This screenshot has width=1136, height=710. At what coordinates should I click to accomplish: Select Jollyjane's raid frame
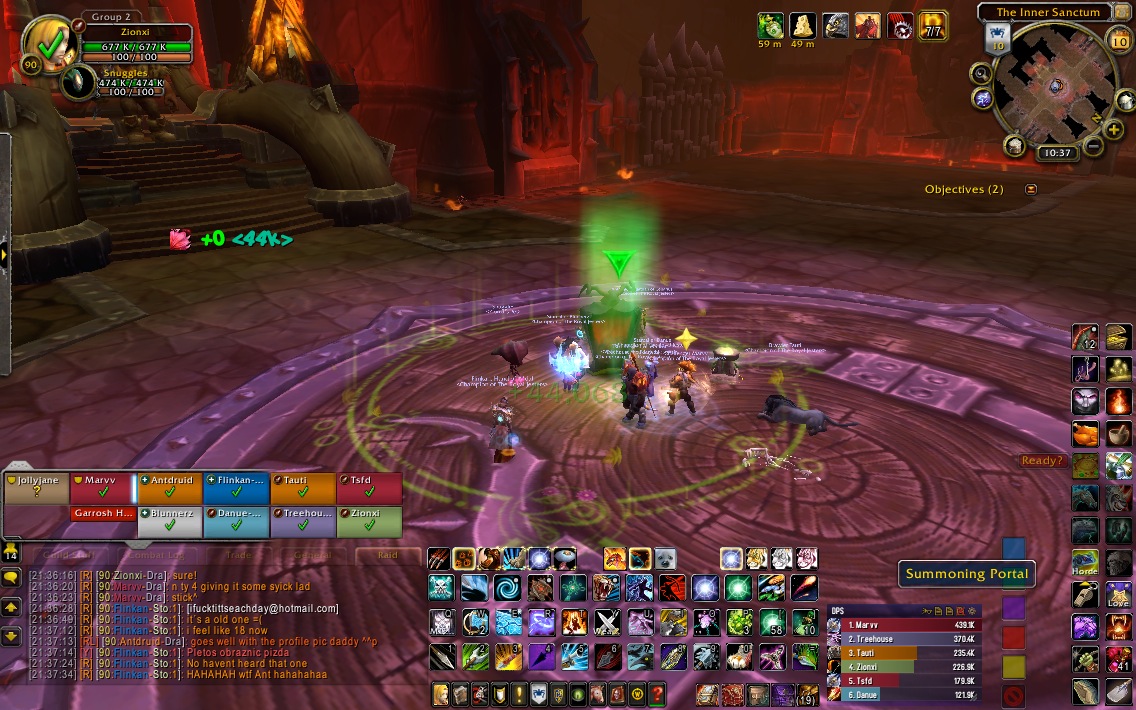(35, 487)
